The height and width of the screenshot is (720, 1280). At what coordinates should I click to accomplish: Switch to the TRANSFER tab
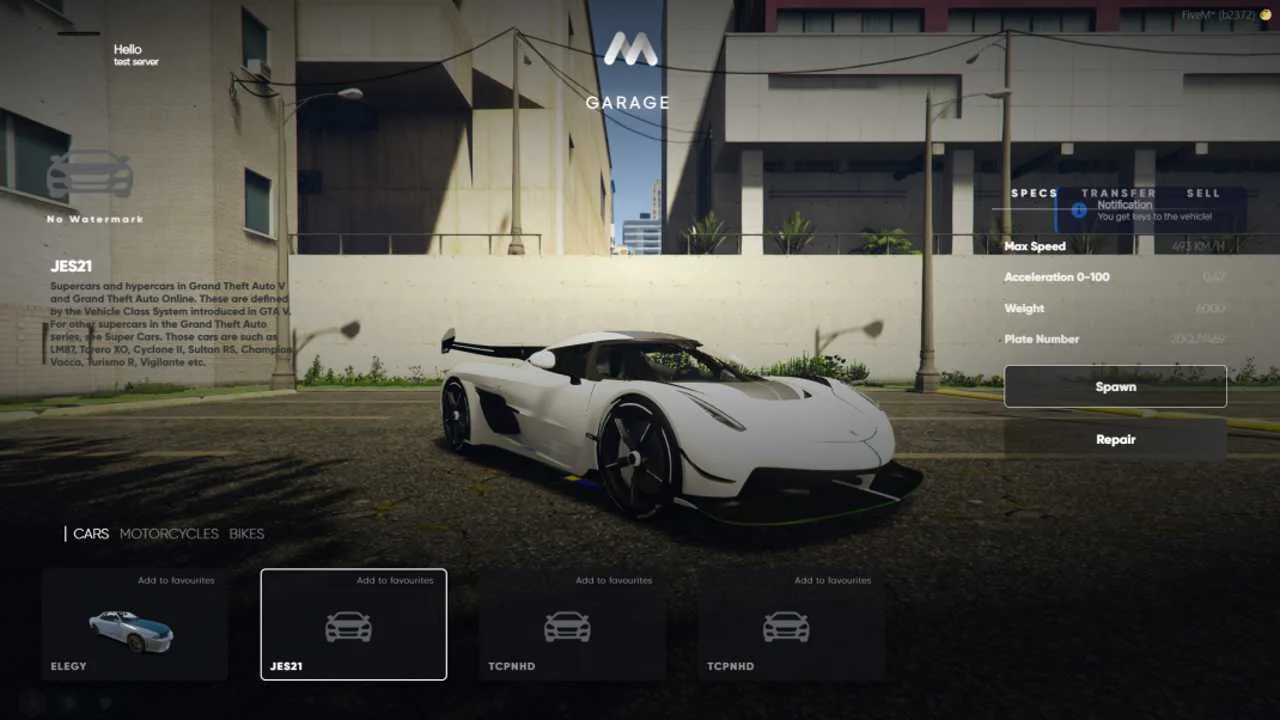[x=1120, y=193]
